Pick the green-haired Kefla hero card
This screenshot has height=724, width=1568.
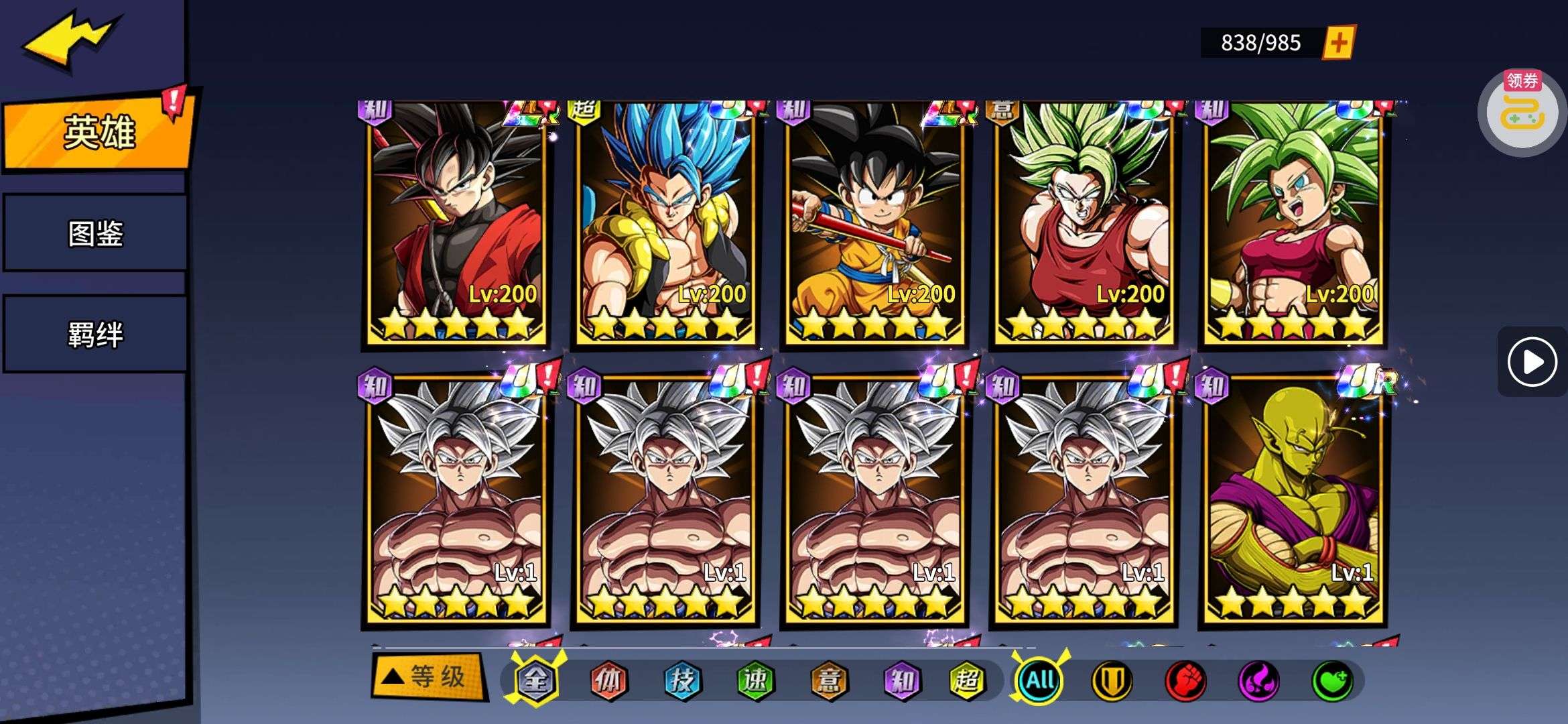click(1293, 225)
